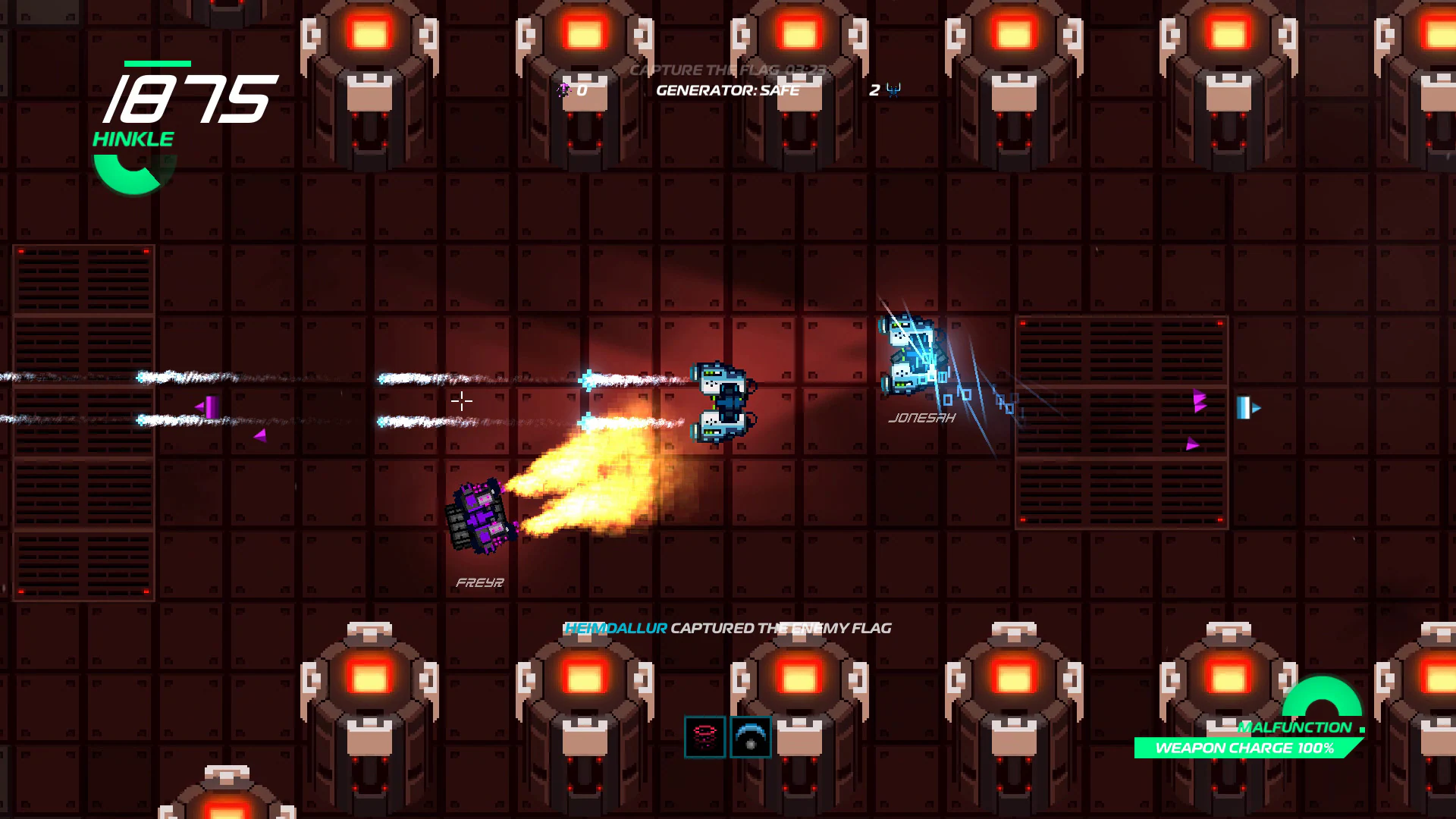Expand the purple team score counter
Screen dimensions: 1456x819
click(580, 89)
